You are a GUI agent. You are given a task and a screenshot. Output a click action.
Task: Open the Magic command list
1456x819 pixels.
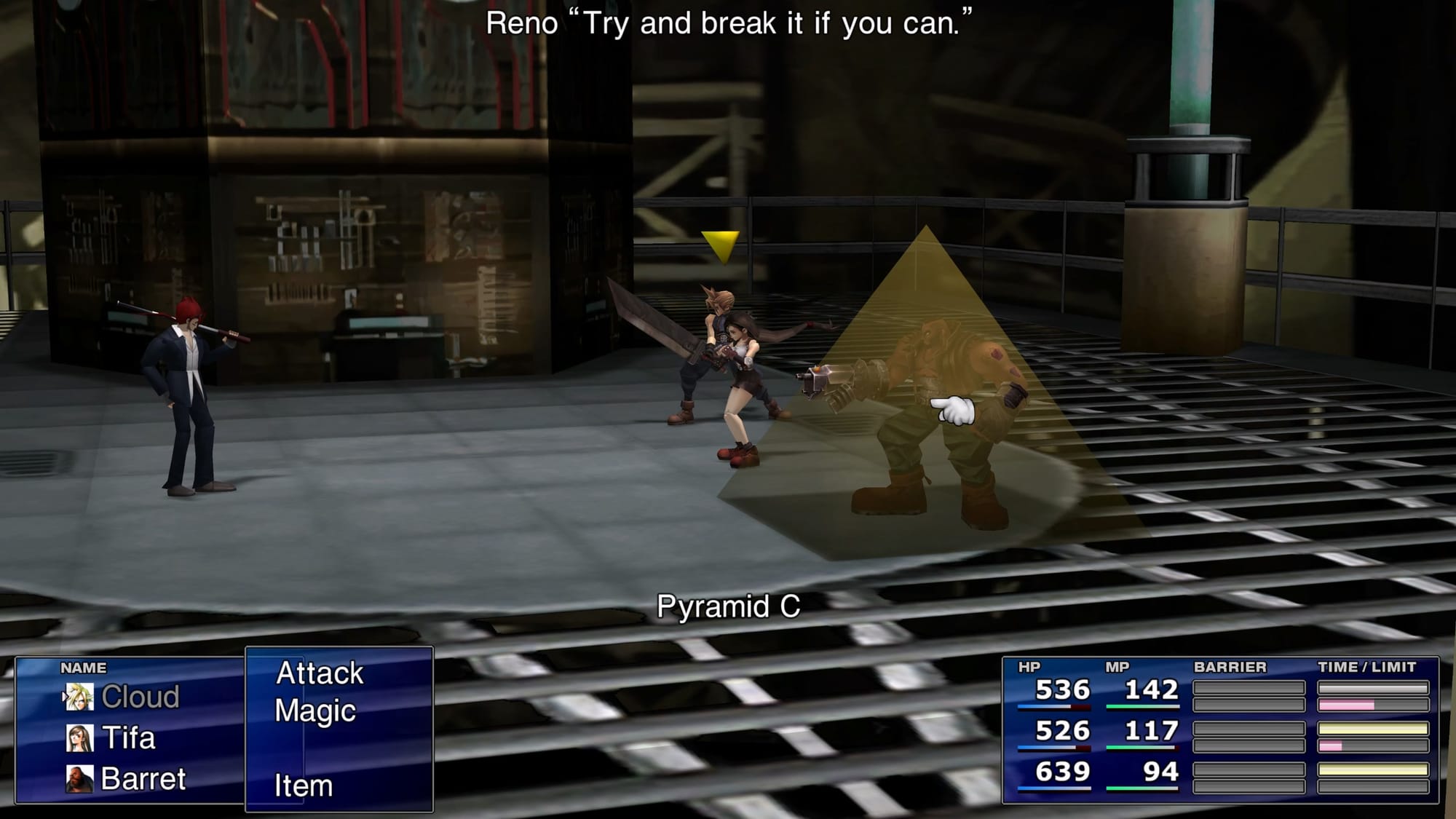(x=315, y=711)
